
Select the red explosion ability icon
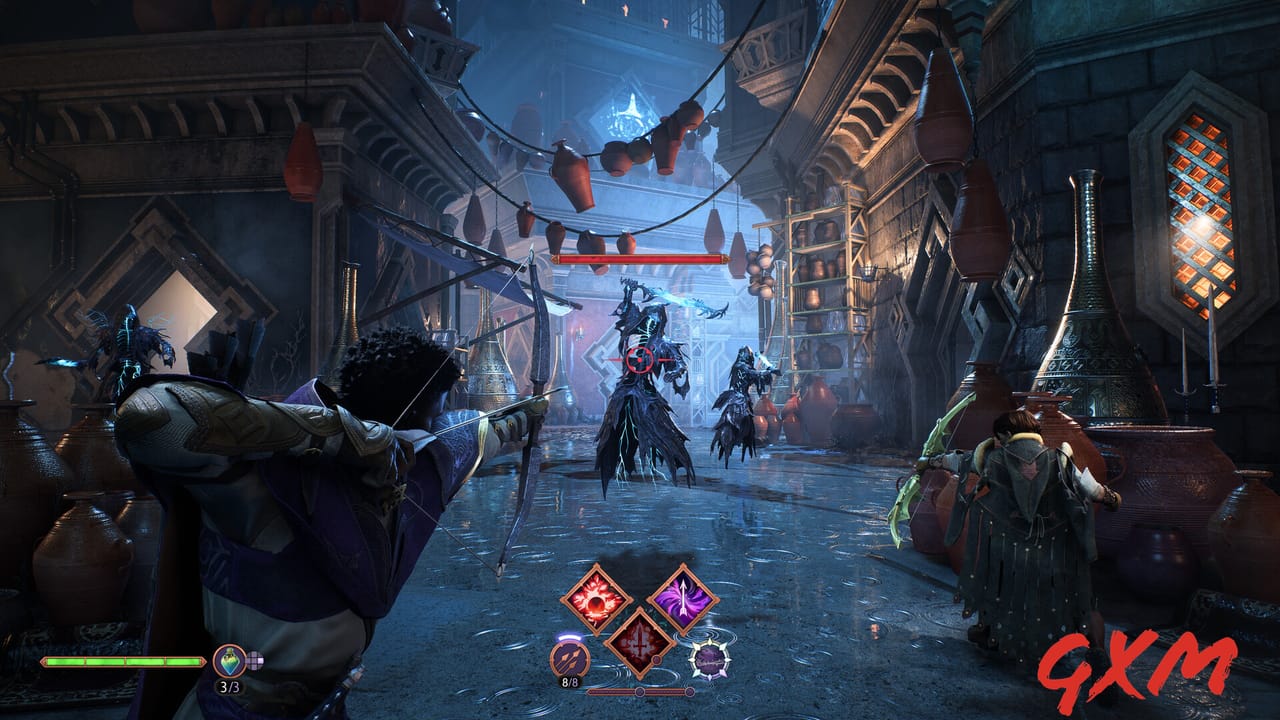click(x=598, y=601)
